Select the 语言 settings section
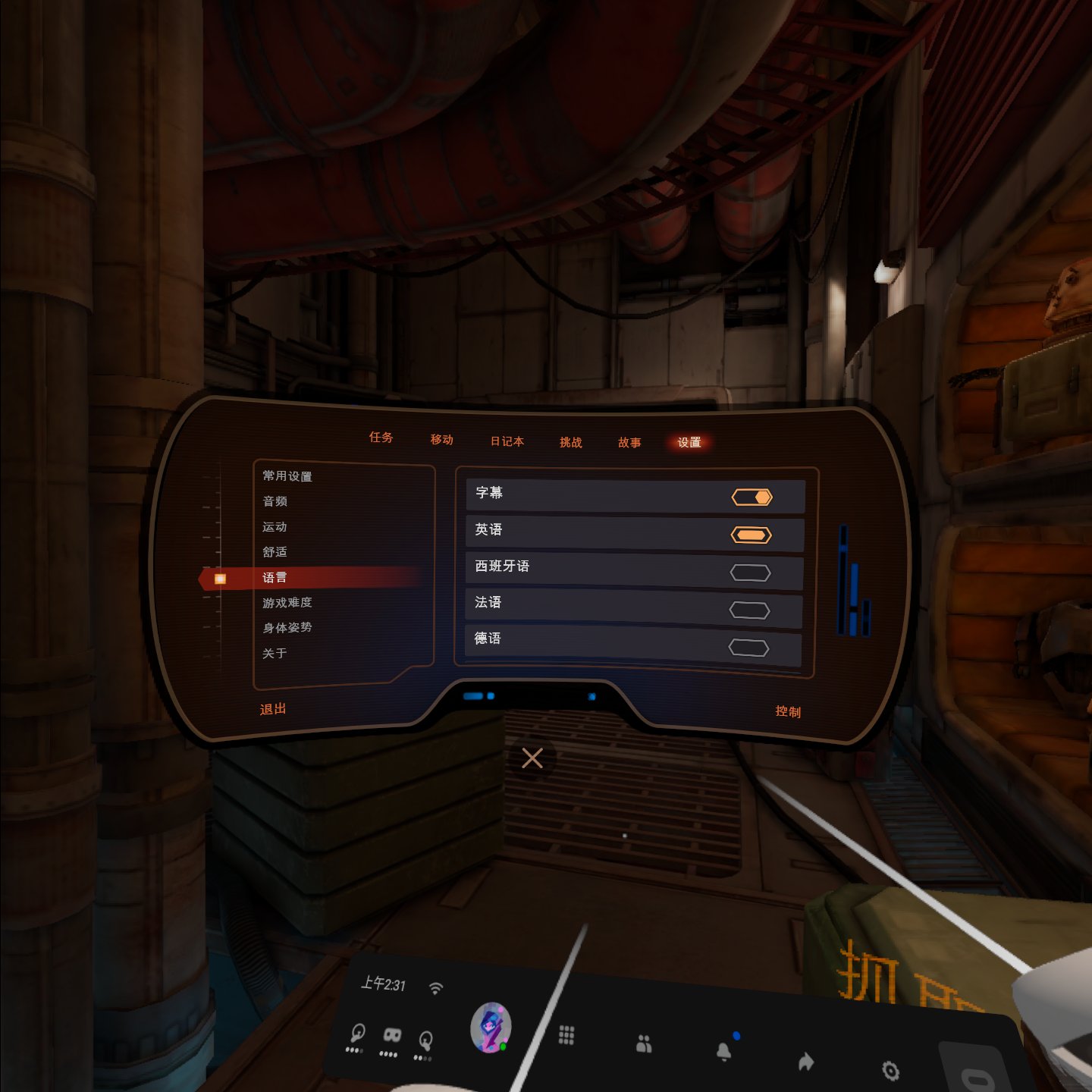 (275, 578)
